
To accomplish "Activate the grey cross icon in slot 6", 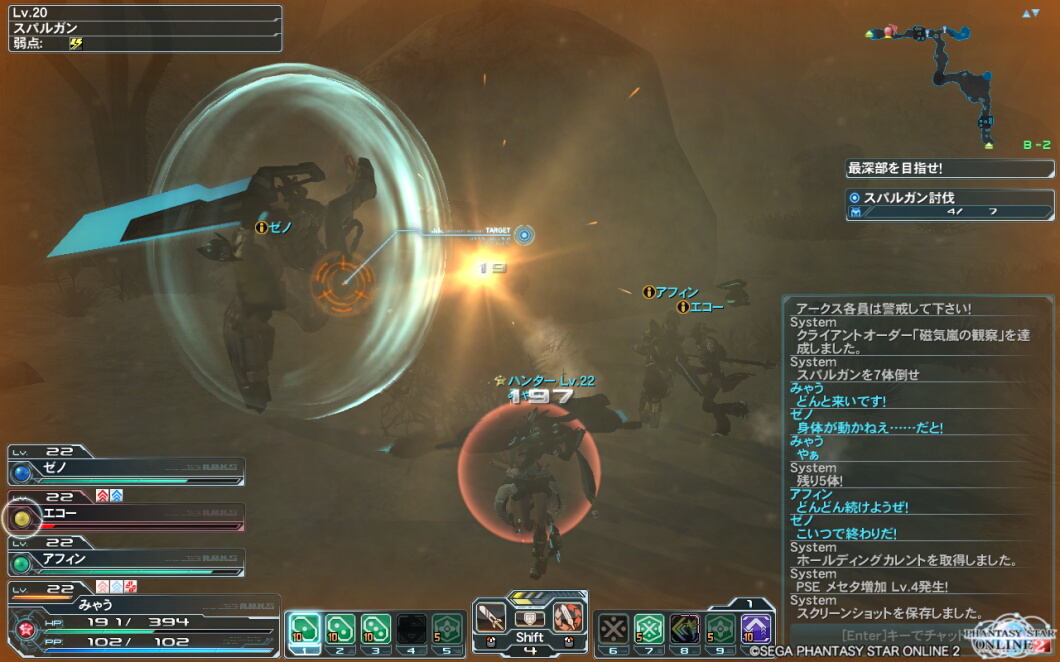I will pos(613,628).
